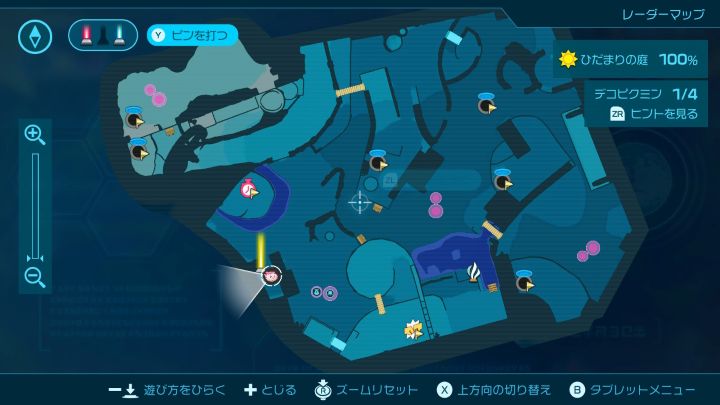
Task: Click the compass icon in the corner
Action: point(35,37)
